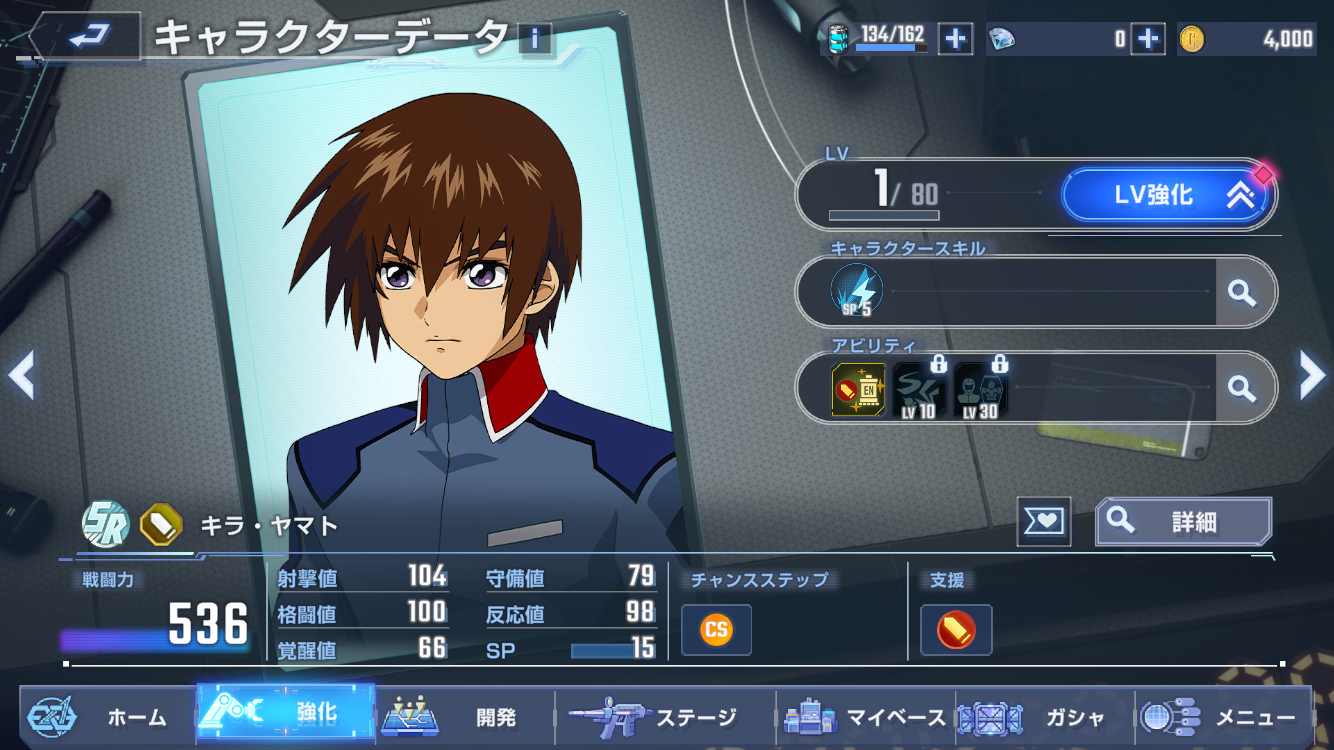
Task: Click the 支援 support bullet icon
Action: (x=956, y=630)
